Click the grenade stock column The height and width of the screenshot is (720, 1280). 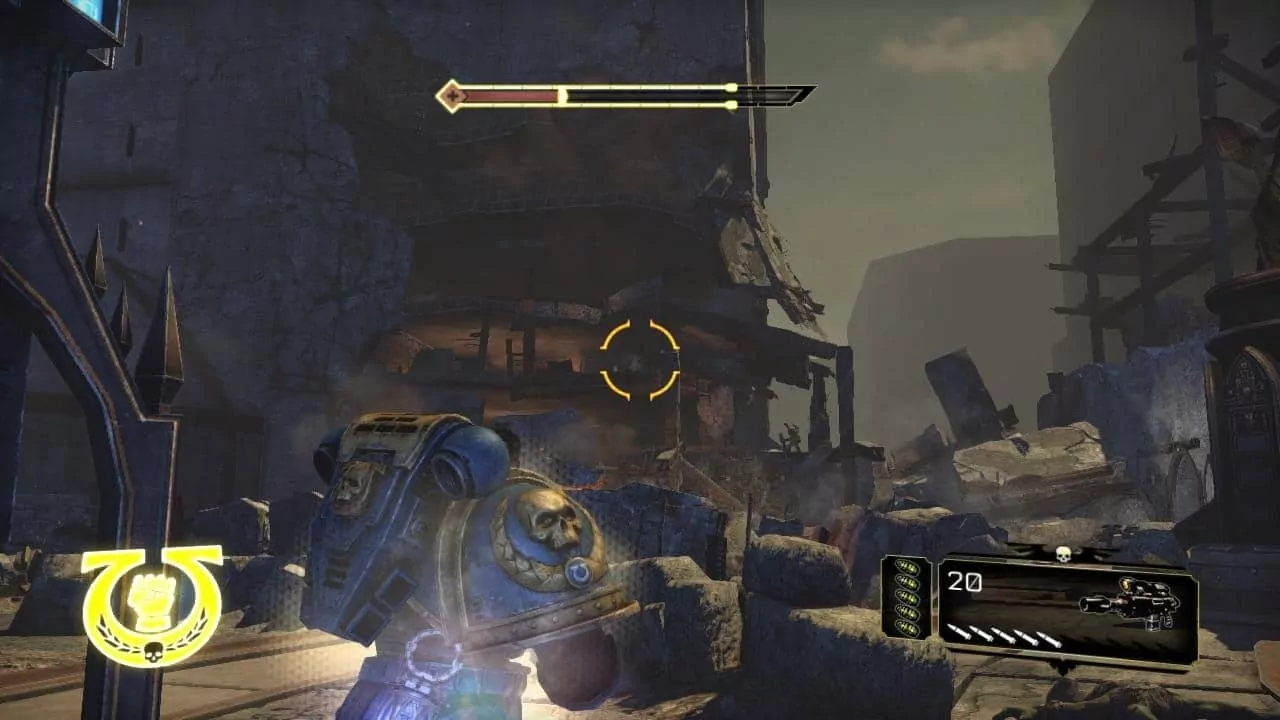pos(907,598)
